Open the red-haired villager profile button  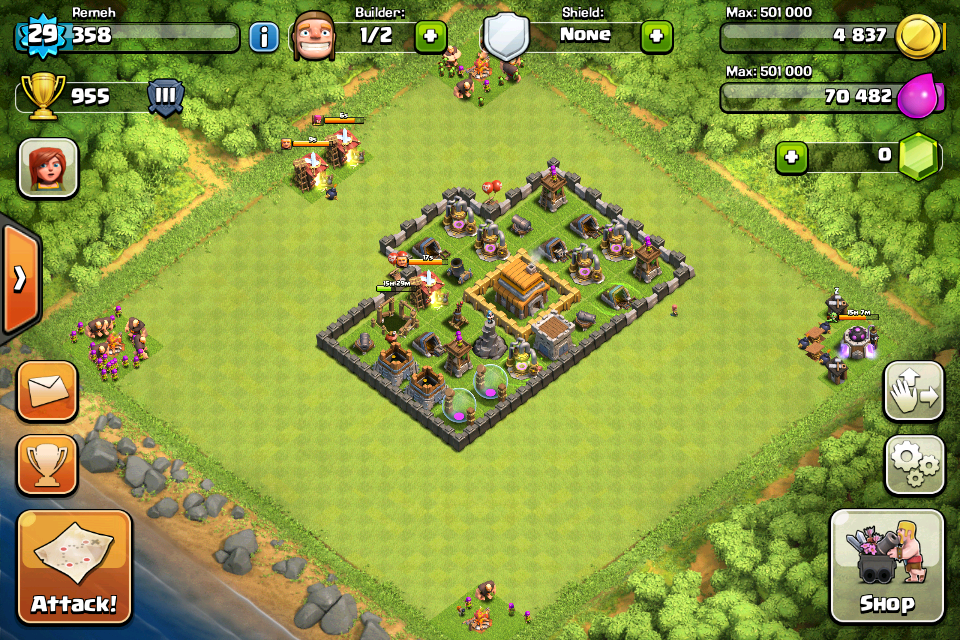(48, 168)
